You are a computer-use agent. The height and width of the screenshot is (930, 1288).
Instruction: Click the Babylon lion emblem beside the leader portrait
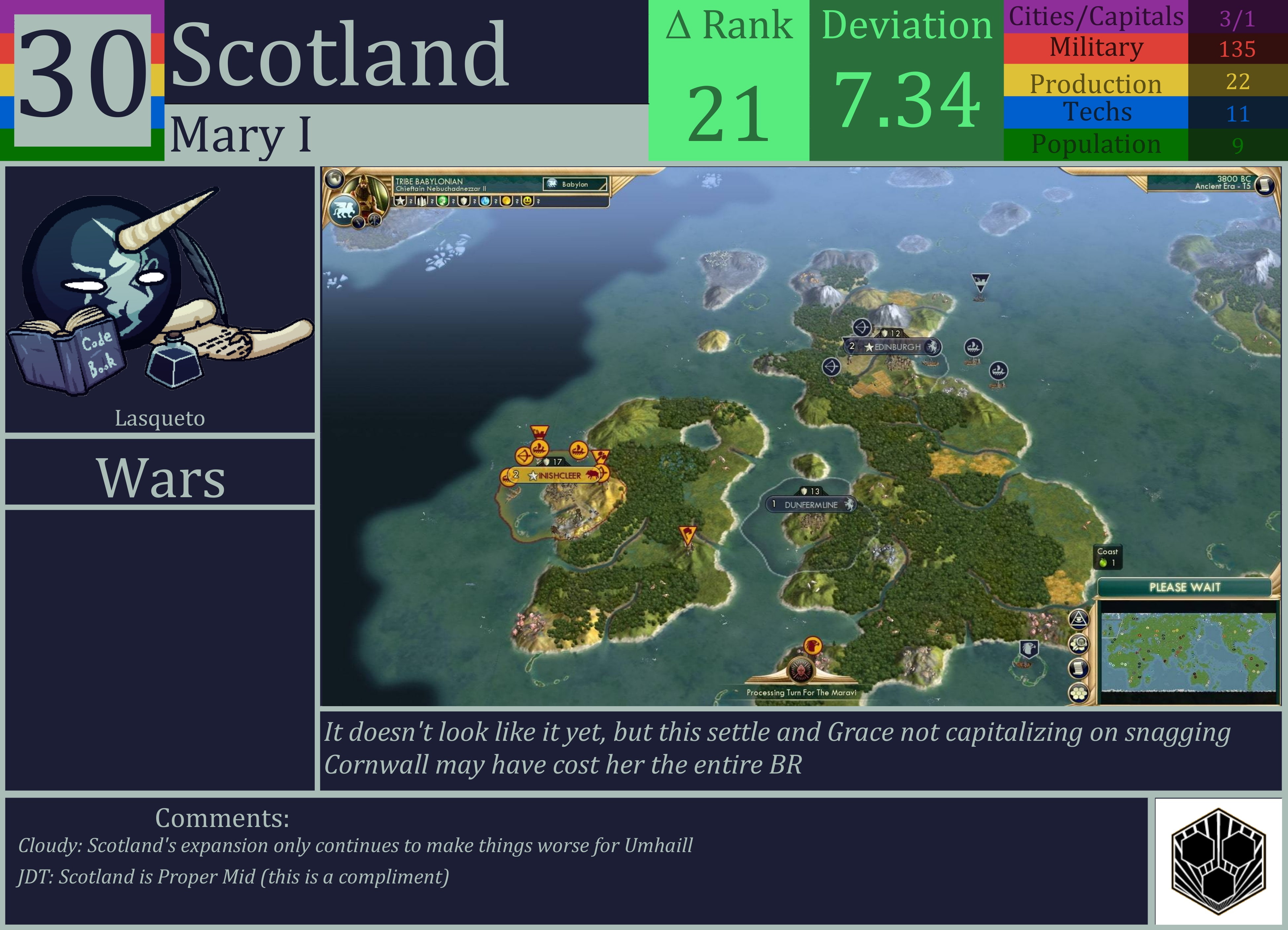coord(343,211)
